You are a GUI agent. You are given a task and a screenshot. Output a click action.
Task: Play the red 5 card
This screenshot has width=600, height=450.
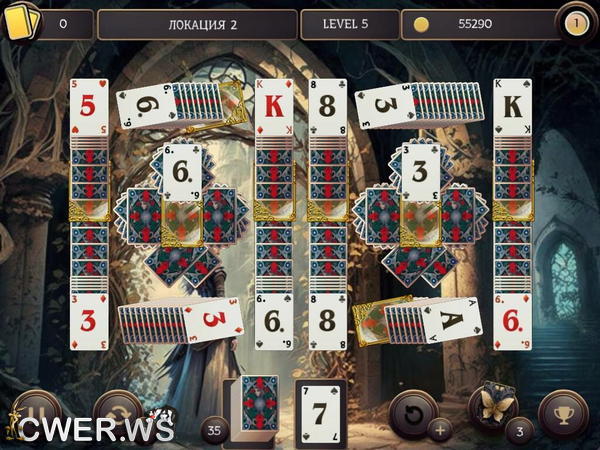point(88,105)
